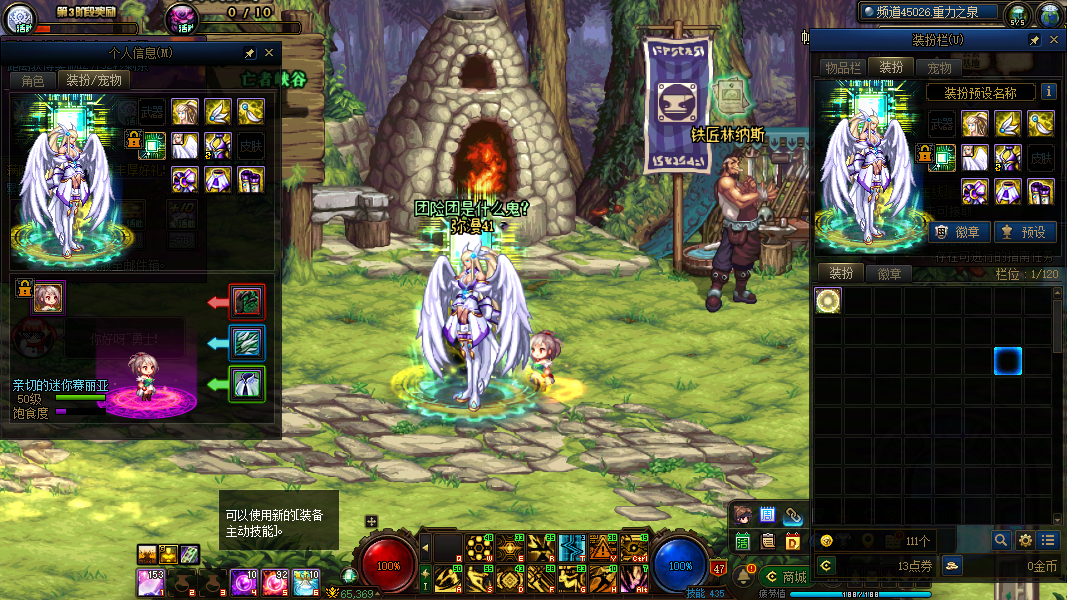Click the blue info icon beside preset name

pyautogui.click(x=1049, y=92)
